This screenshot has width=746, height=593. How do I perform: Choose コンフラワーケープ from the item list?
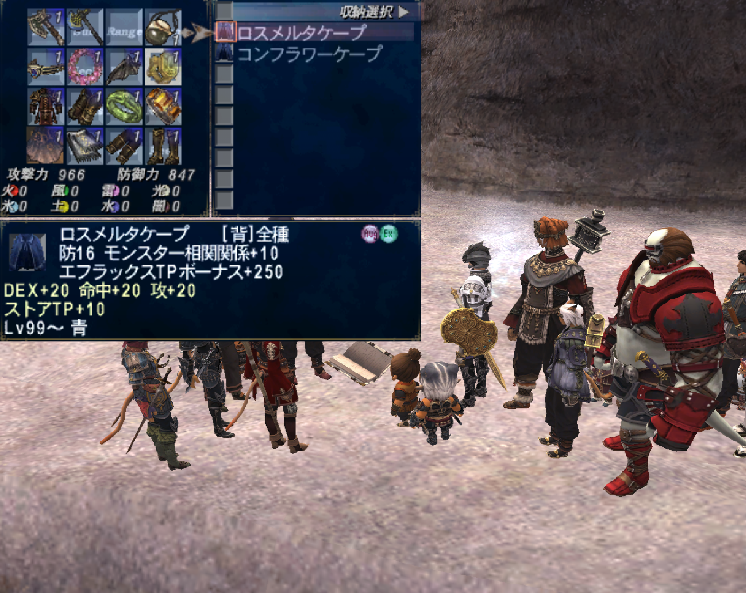(x=308, y=54)
